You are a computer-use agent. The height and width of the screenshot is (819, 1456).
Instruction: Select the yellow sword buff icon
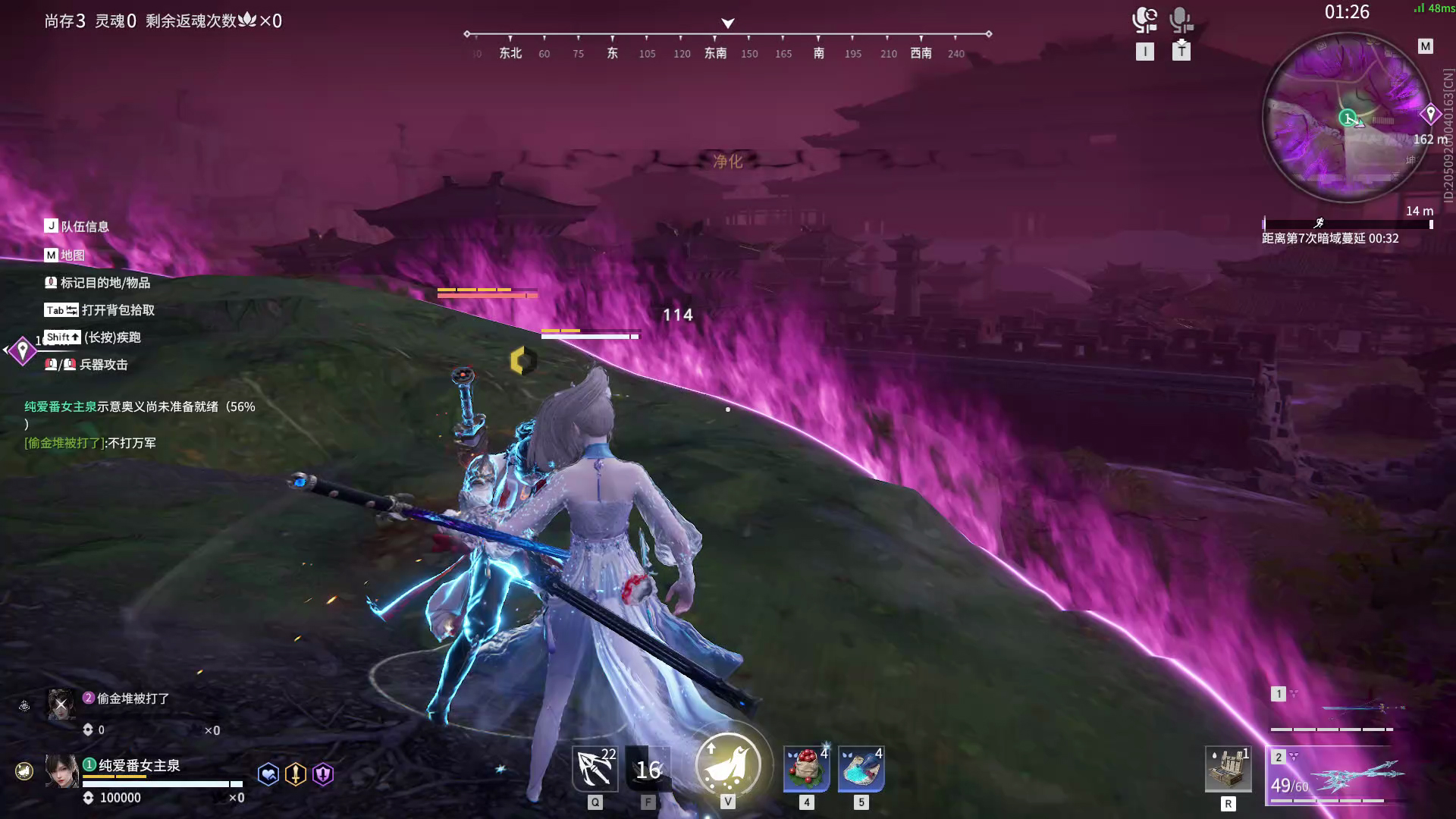pyautogui.click(x=296, y=774)
